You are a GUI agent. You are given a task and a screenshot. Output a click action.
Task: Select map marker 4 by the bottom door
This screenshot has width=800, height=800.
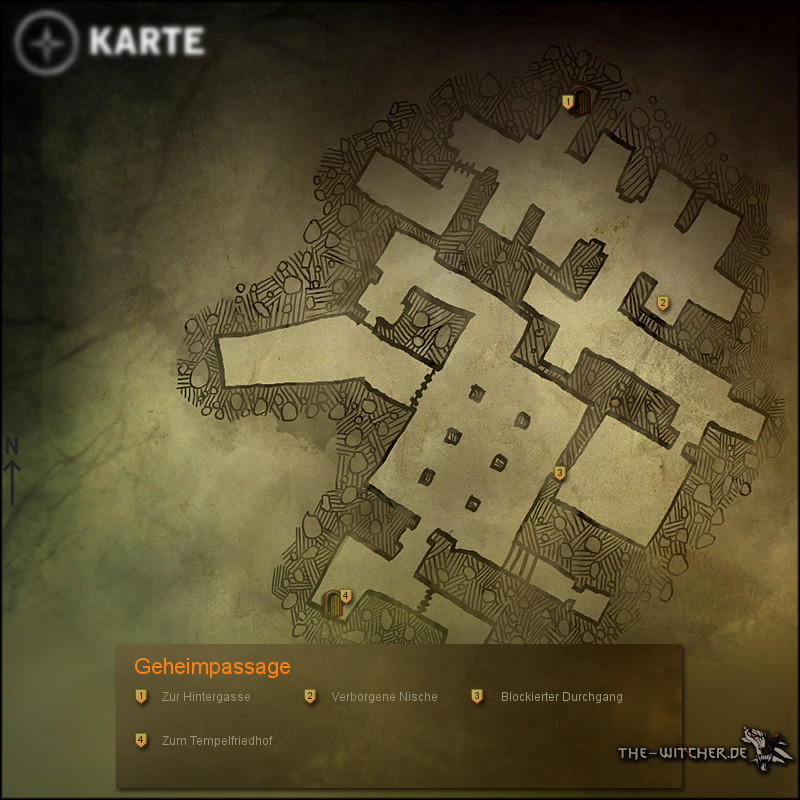point(346,596)
